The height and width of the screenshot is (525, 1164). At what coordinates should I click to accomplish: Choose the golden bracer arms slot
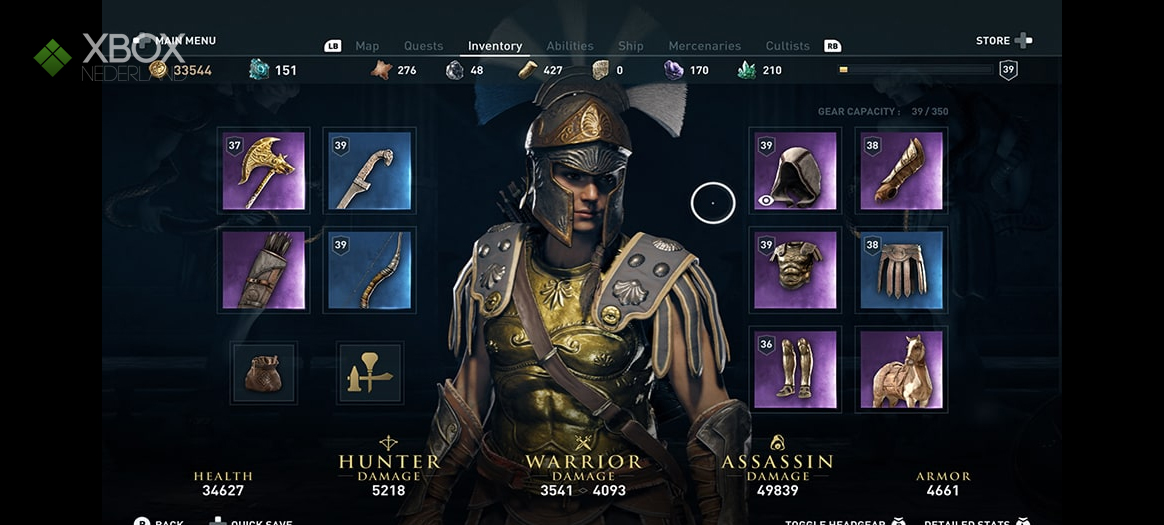[901, 171]
